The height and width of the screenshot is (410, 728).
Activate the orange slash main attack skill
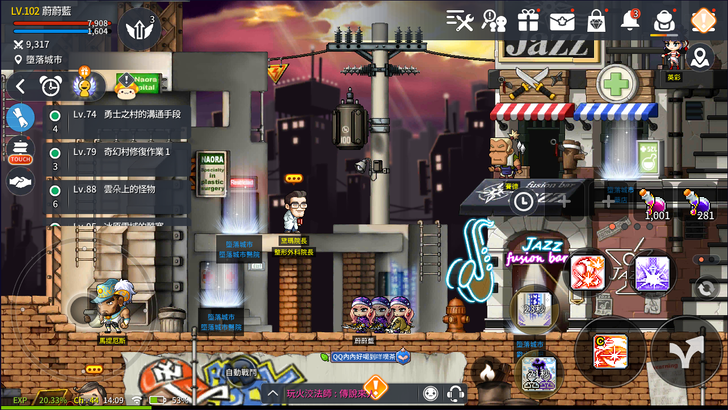coord(610,351)
